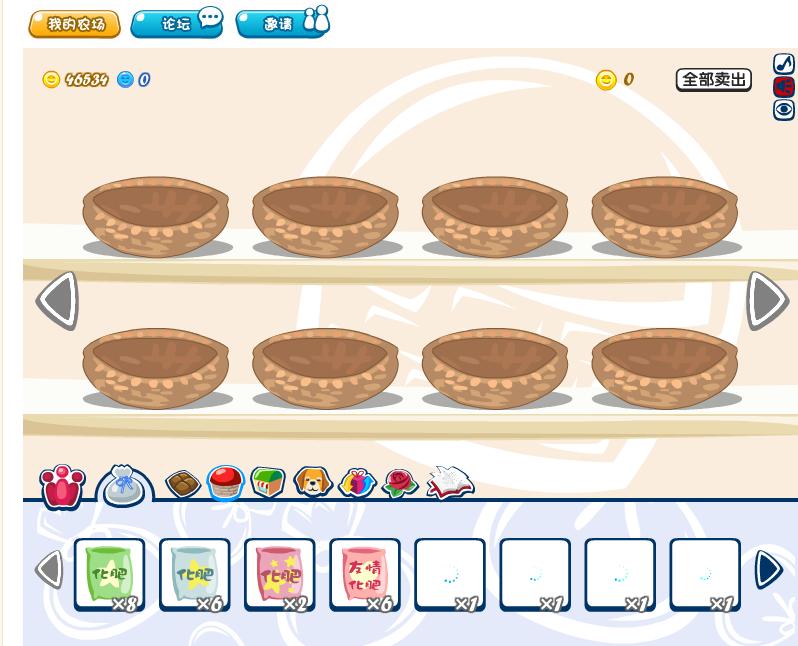Screen dimensions: 798x646
Task: Show next inventory items with blue arrow
Action: click(768, 570)
